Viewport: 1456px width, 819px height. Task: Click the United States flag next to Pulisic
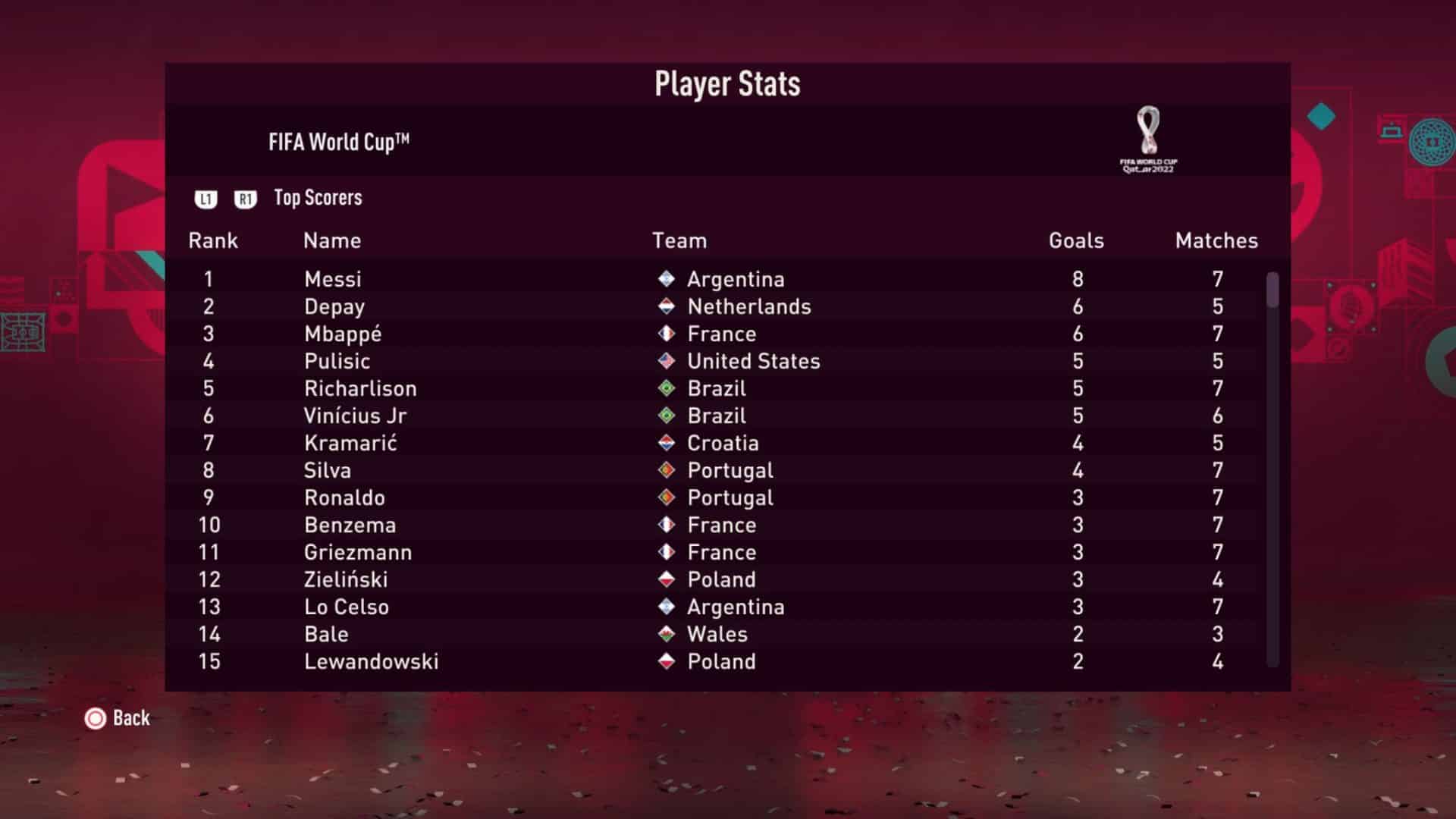click(667, 361)
